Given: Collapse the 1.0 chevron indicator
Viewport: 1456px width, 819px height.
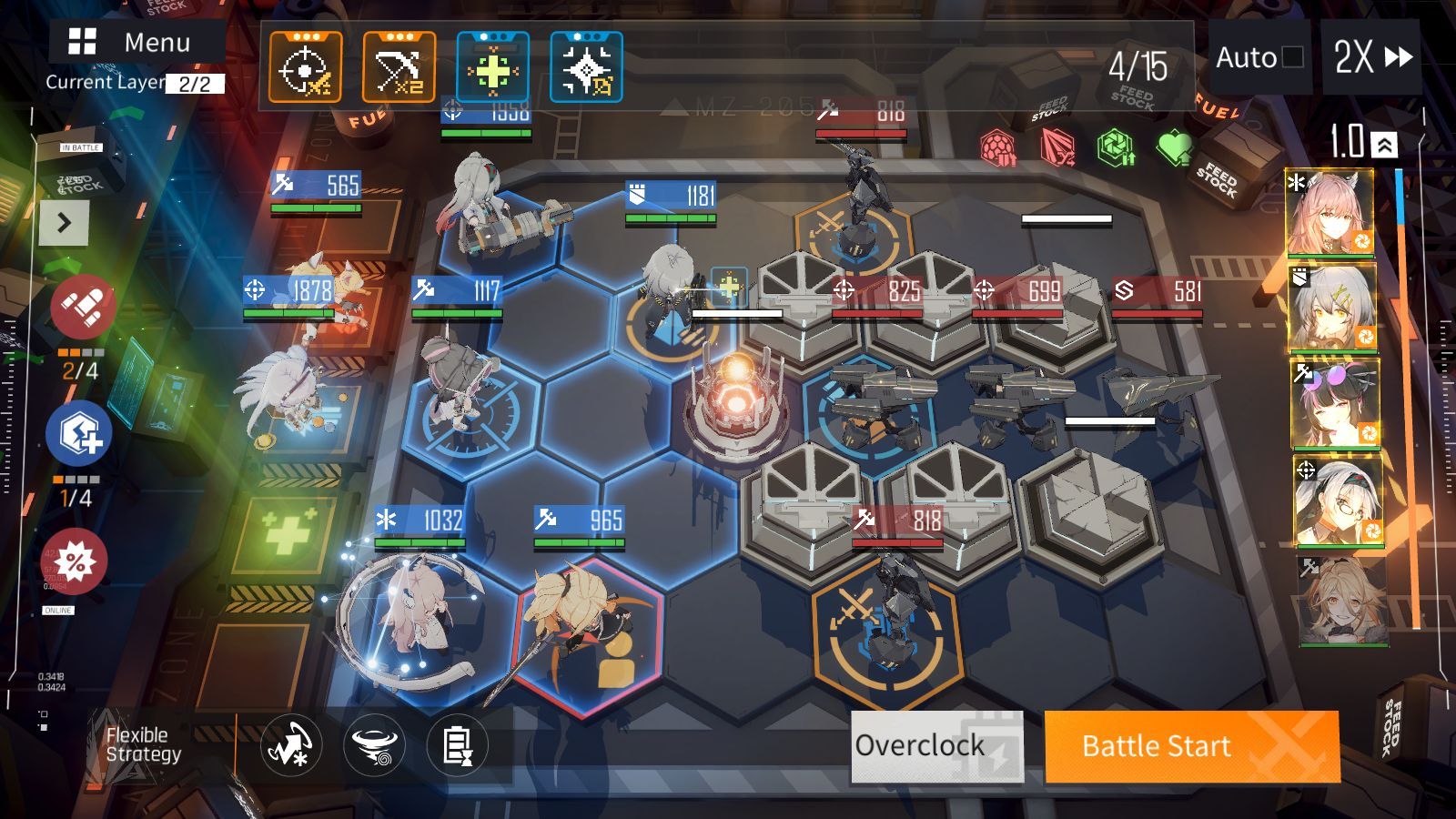Looking at the screenshot, I should coord(1384,144).
